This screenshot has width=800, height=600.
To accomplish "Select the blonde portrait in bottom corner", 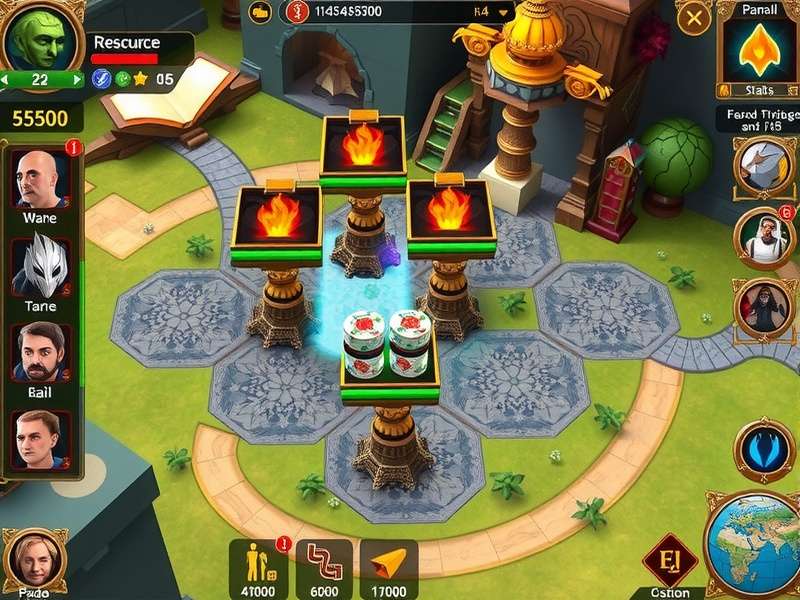I will [33, 560].
